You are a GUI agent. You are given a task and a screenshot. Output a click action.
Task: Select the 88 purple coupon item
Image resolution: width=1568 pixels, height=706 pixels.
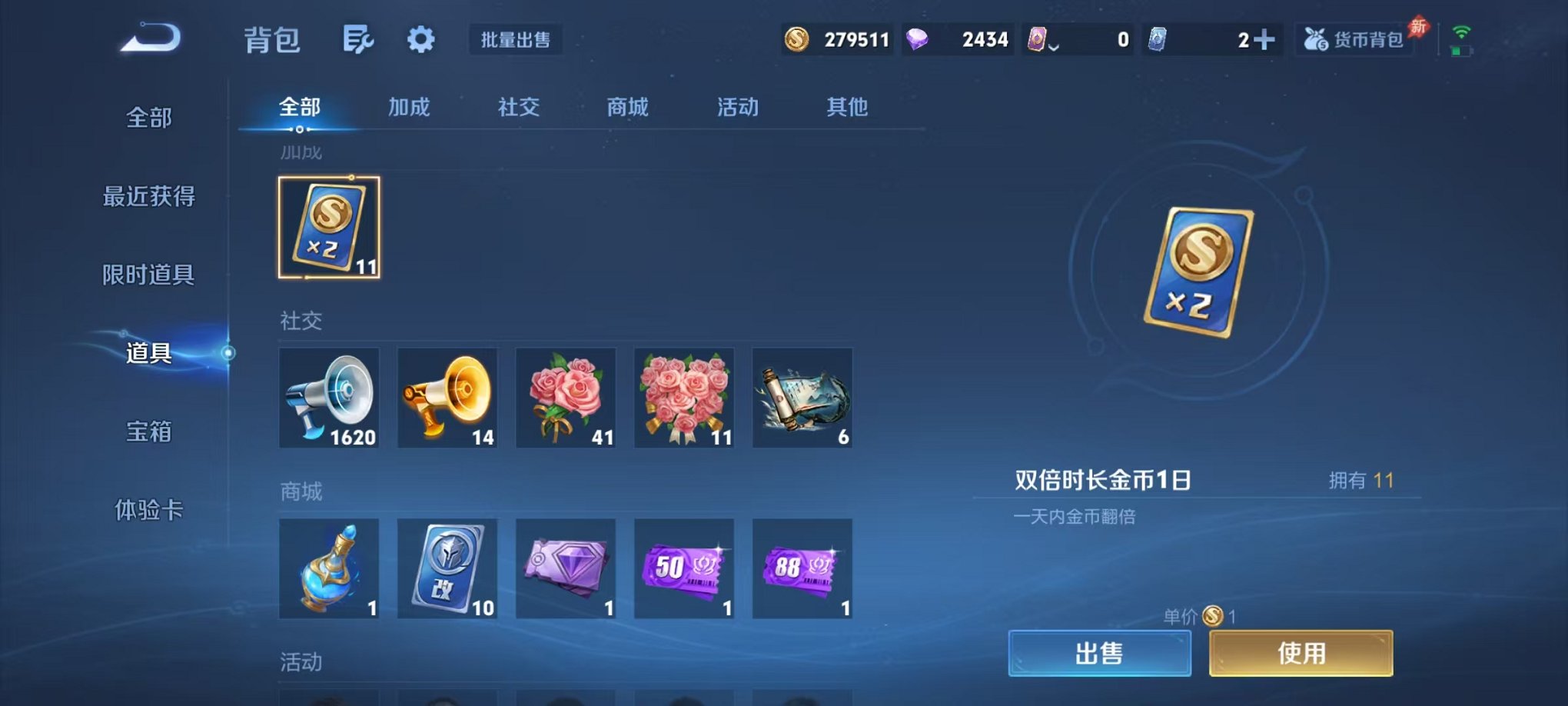(802, 569)
